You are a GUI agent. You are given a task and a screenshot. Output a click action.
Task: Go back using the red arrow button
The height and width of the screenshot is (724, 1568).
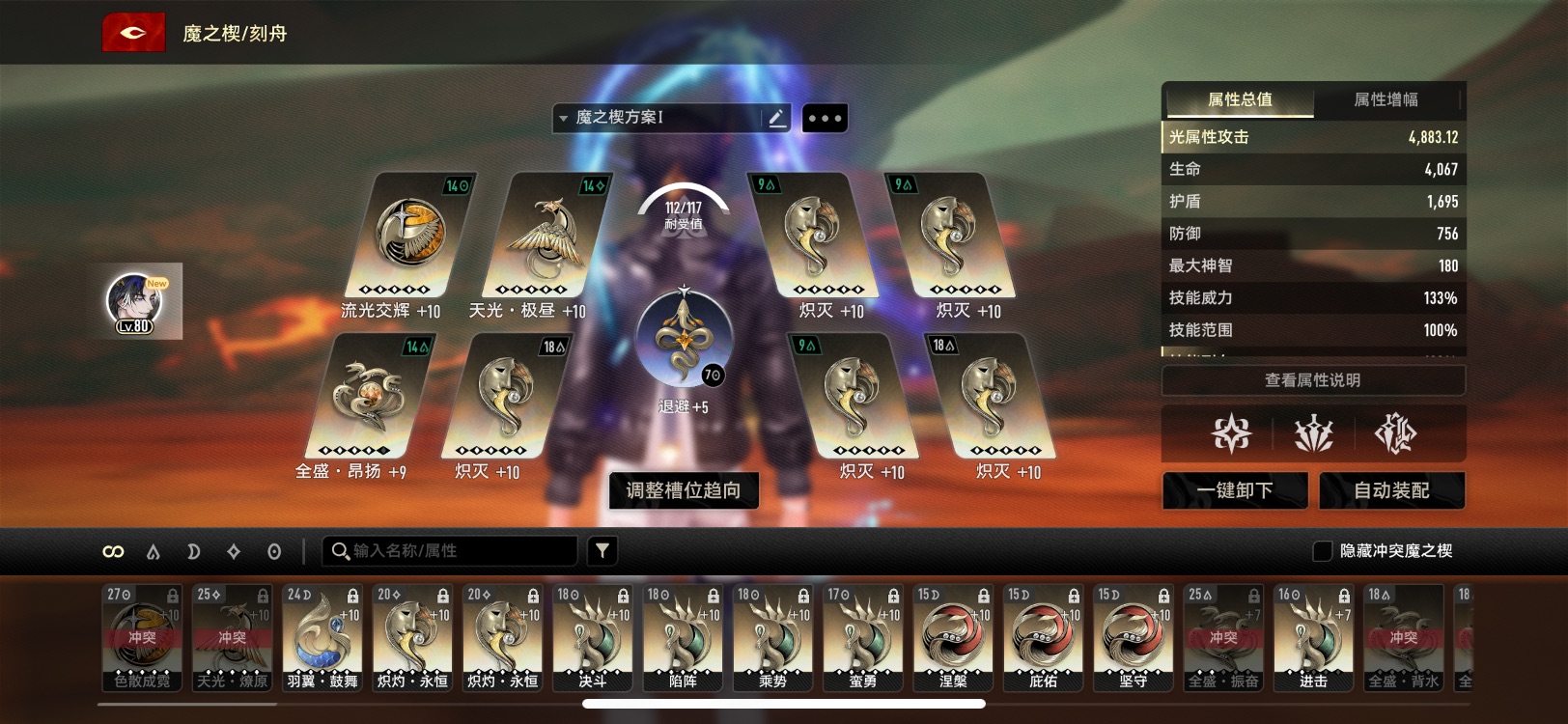(133, 33)
